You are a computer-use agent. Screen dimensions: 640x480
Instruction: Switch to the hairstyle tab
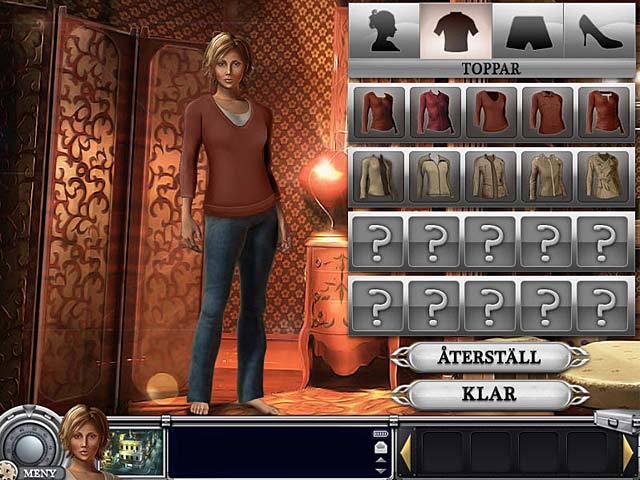click(x=383, y=30)
